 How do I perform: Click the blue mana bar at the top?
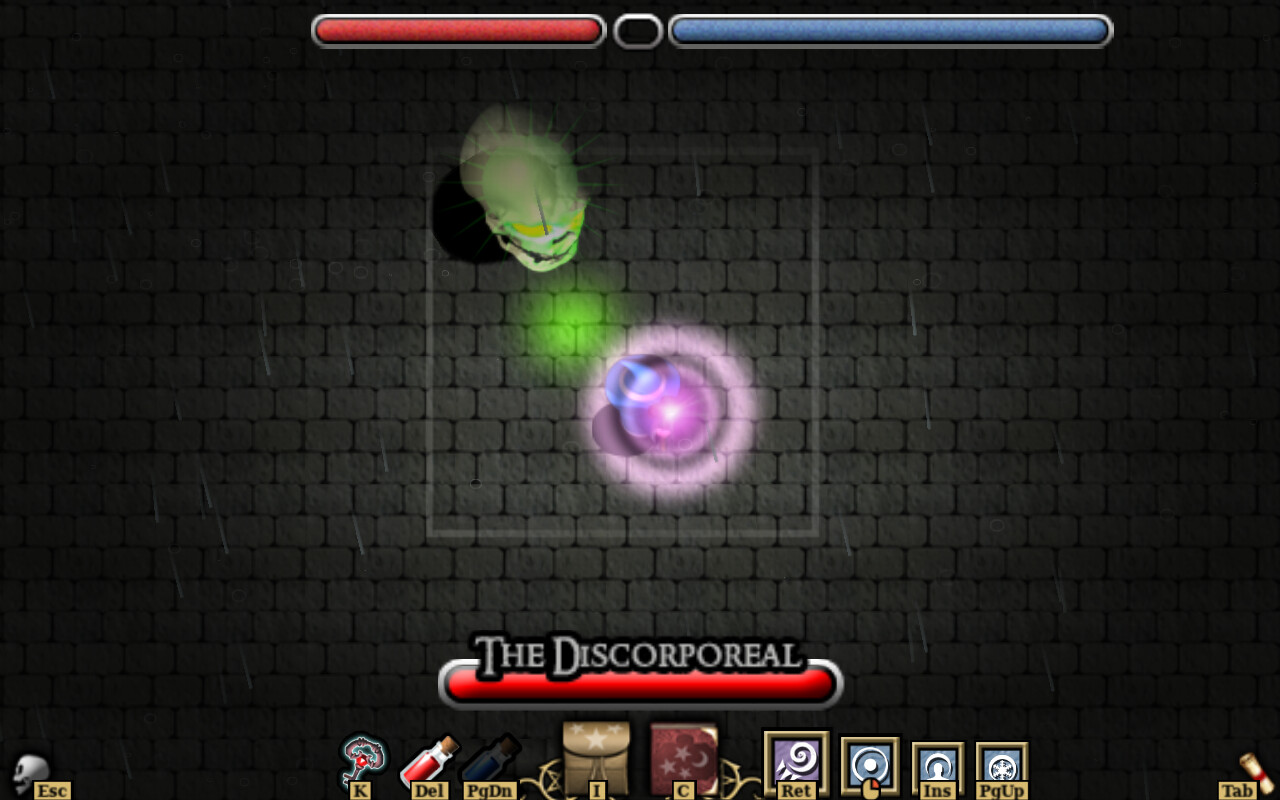point(888,30)
